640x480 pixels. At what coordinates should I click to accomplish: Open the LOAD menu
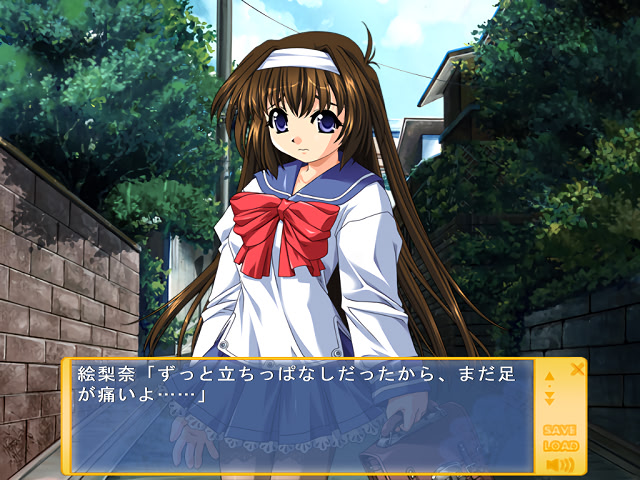(x=560, y=447)
